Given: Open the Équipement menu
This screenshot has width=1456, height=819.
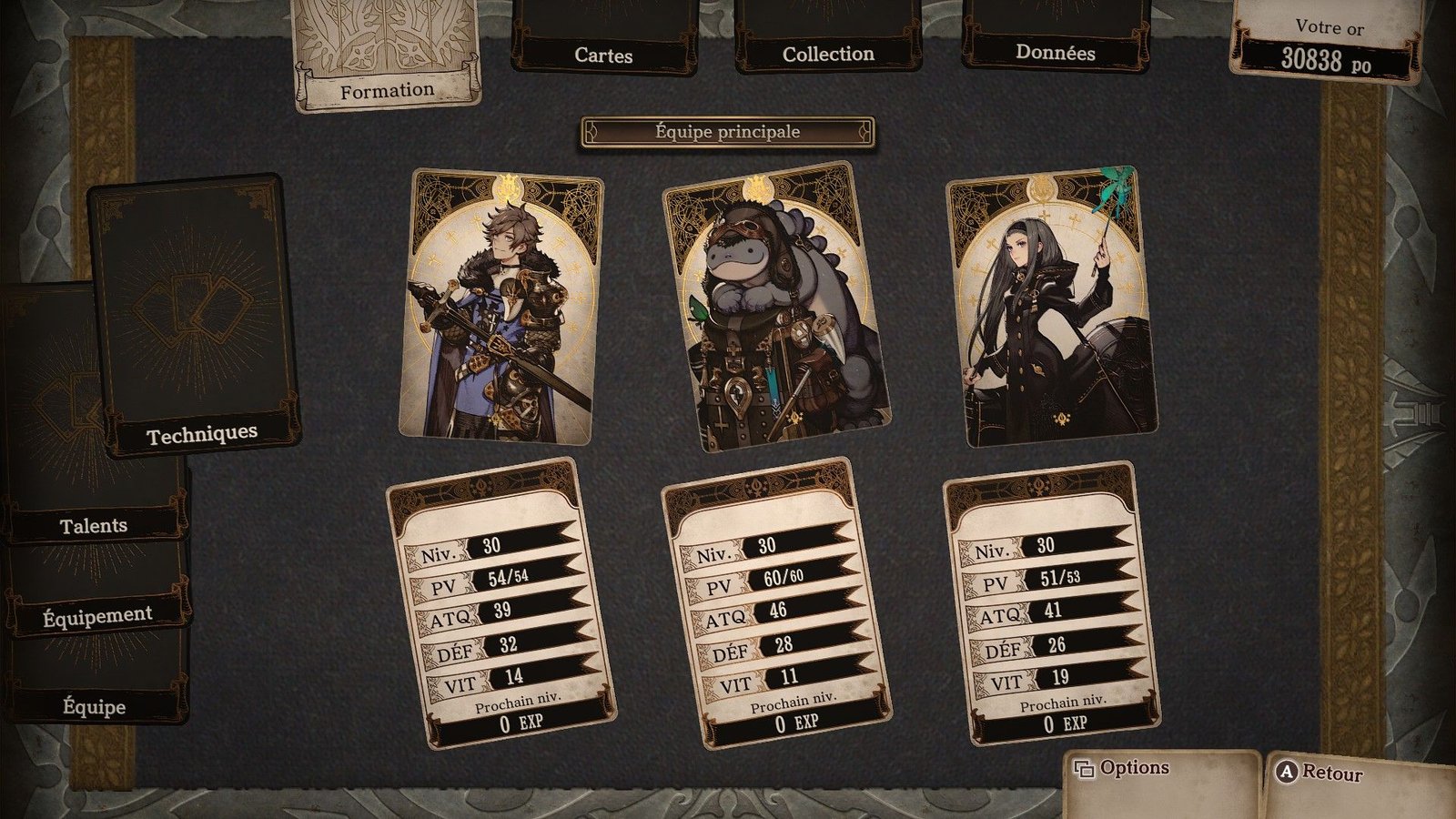Looking at the screenshot, I should 97,616.
